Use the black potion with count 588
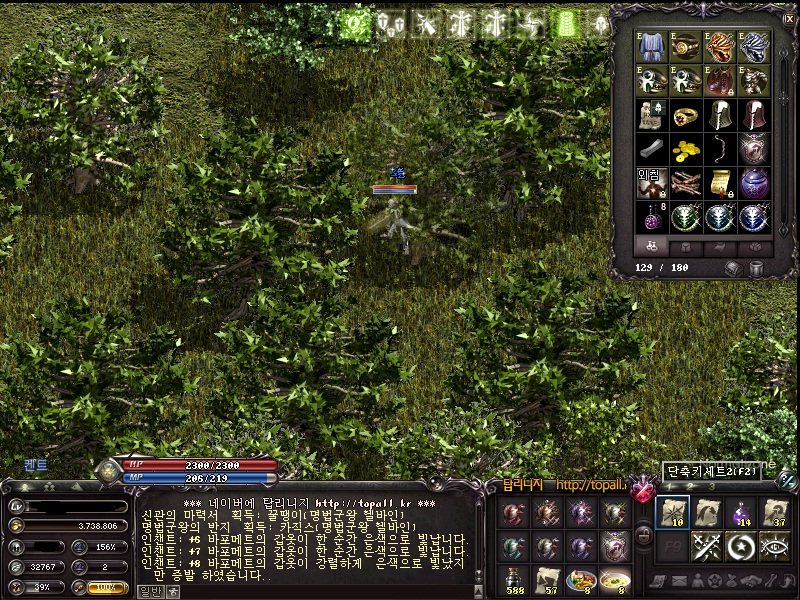This screenshot has height=600, width=800. click(515, 580)
